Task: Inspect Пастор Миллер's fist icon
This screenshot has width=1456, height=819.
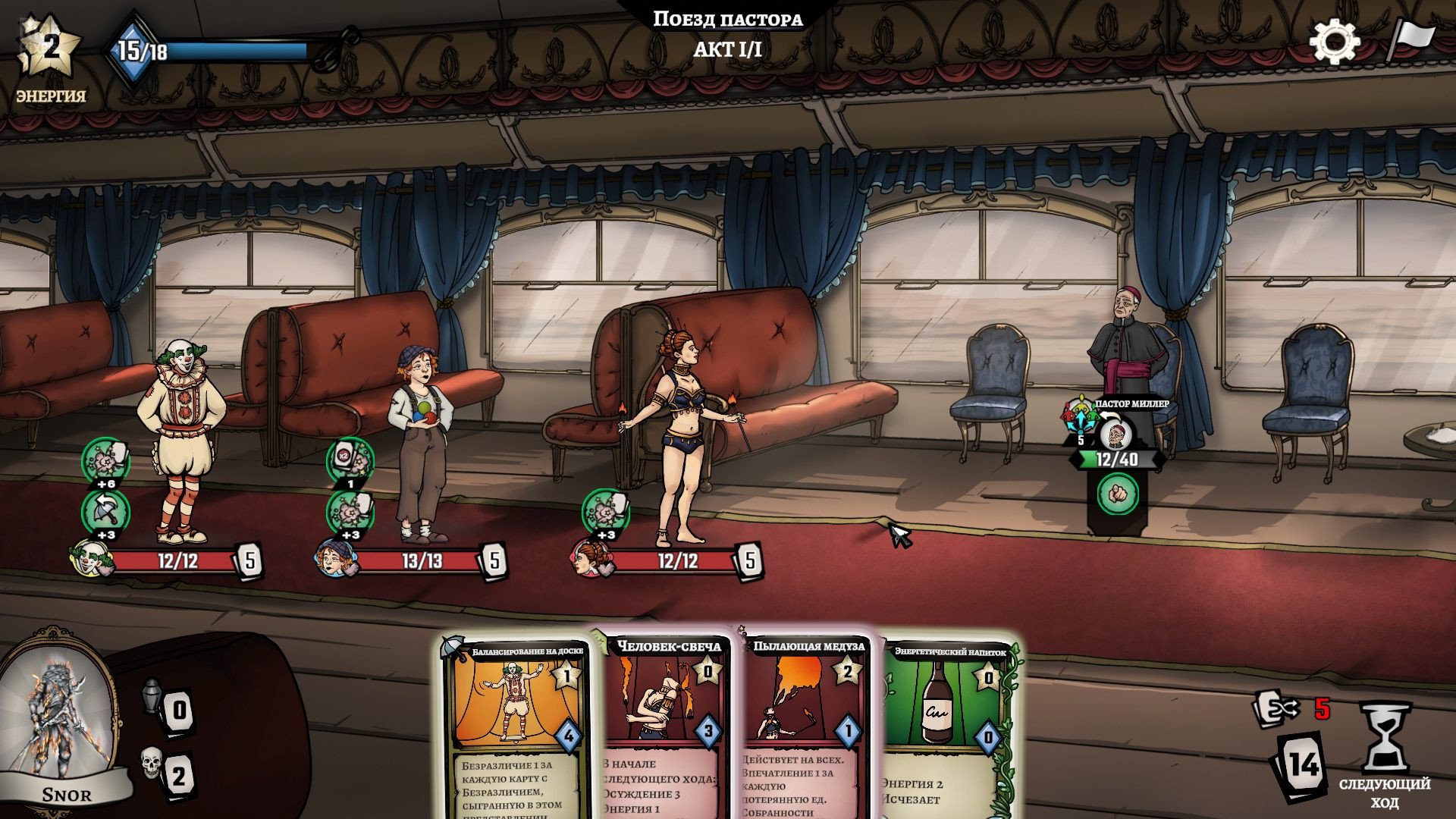Action: tap(1117, 494)
